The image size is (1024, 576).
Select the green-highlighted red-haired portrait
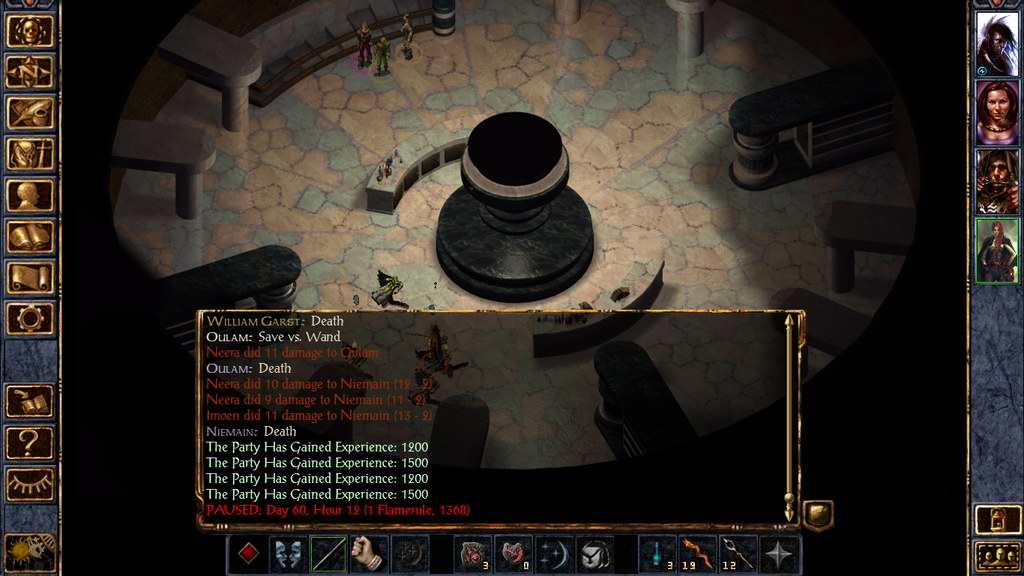[997, 250]
